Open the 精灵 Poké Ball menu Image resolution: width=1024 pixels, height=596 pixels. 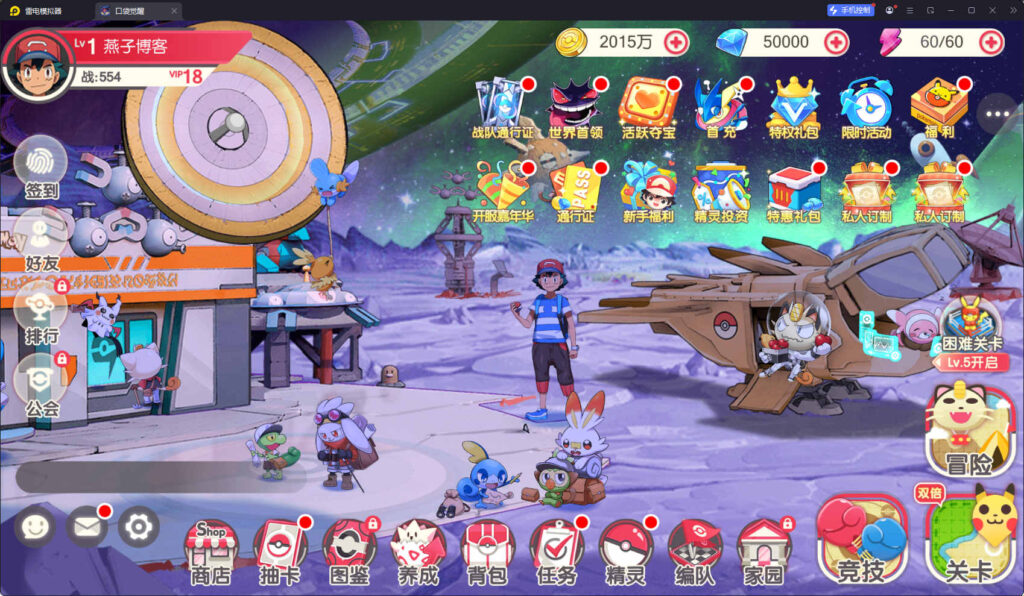click(625, 550)
